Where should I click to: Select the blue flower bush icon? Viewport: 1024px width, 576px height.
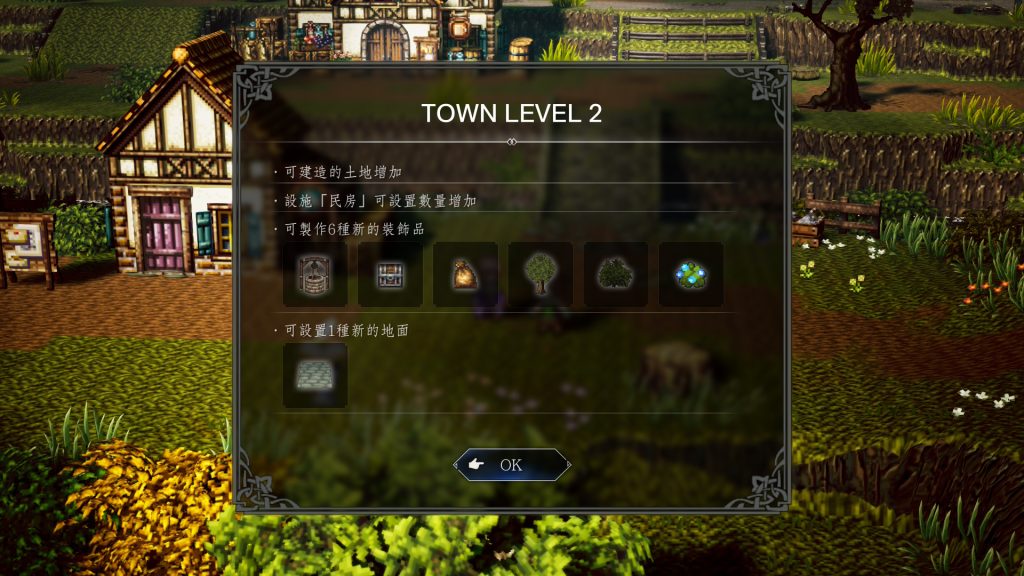tap(691, 274)
